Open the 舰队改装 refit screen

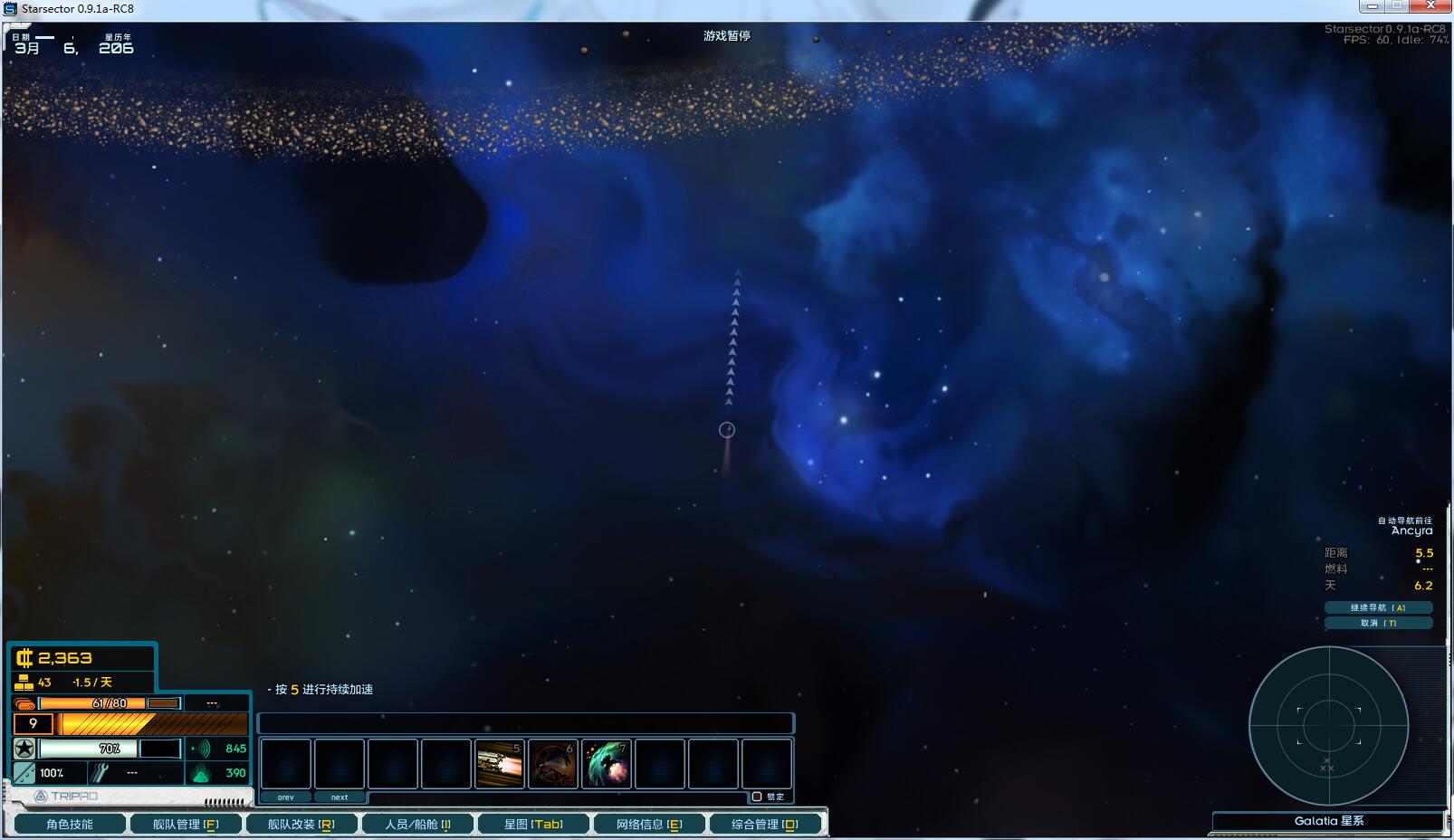pyautogui.click(x=301, y=824)
